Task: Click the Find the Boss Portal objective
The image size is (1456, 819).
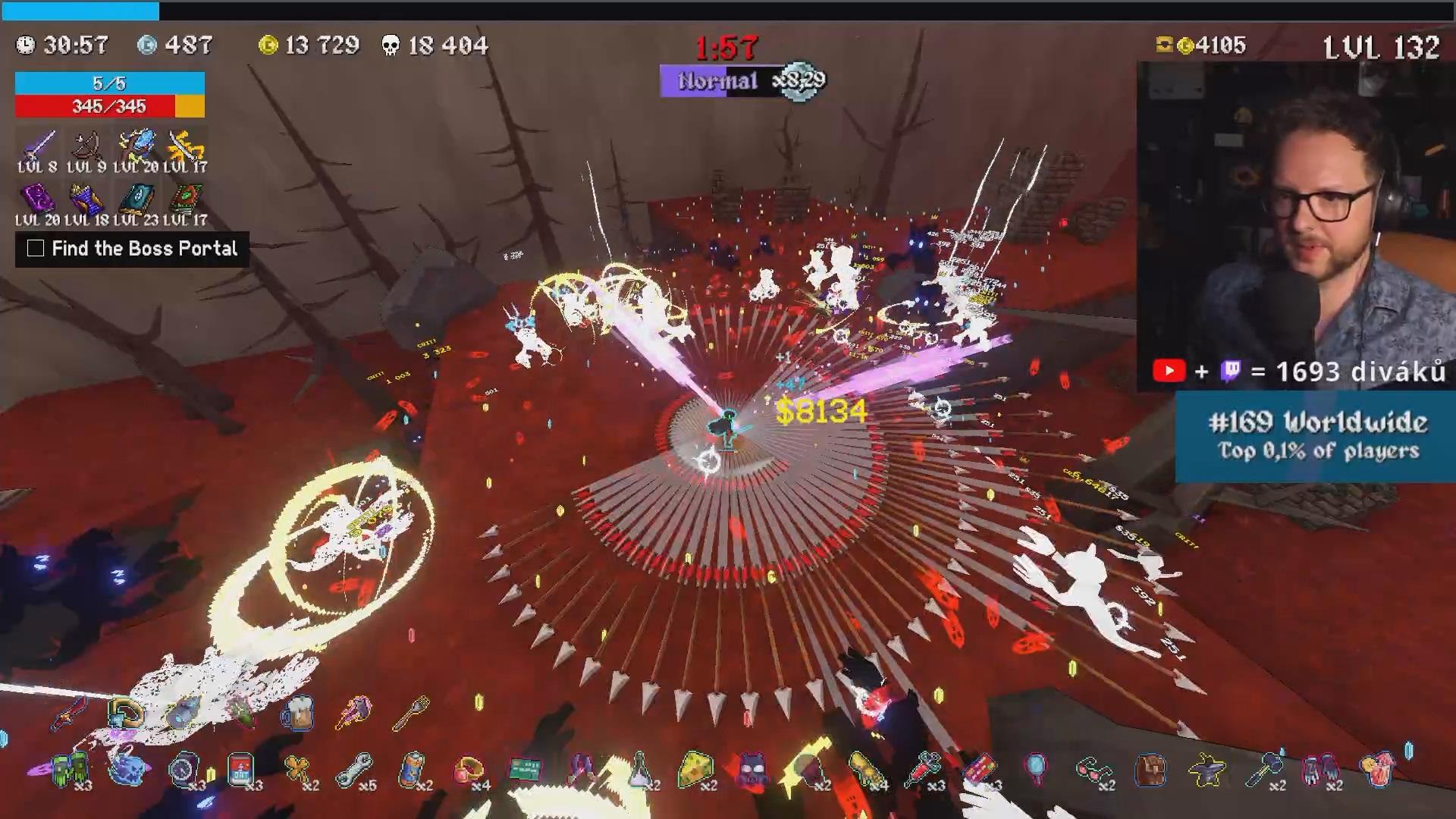Action: coord(133,249)
